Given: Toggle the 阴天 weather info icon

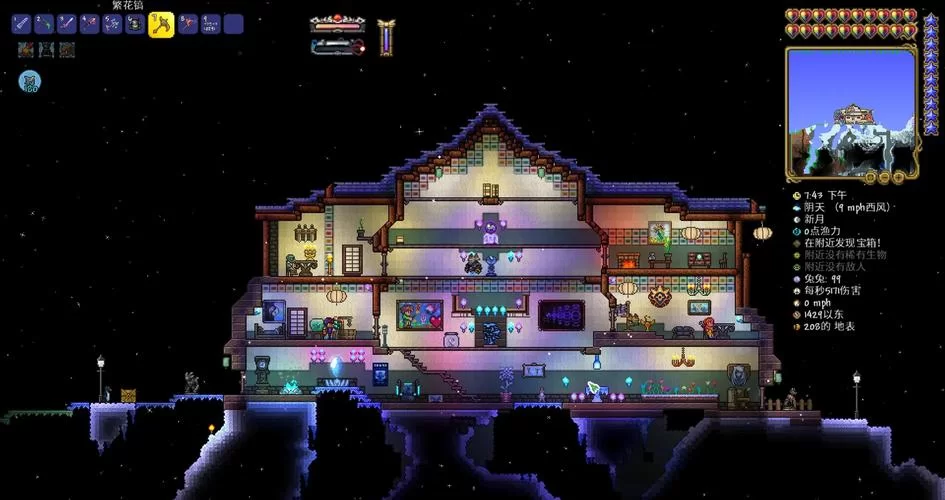Looking at the screenshot, I should pos(797,207).
